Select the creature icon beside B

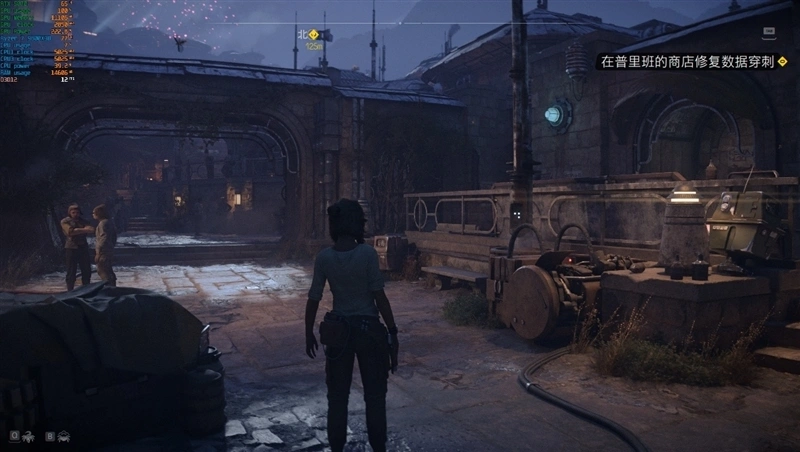pyautogui.click(x=64, y=436)
